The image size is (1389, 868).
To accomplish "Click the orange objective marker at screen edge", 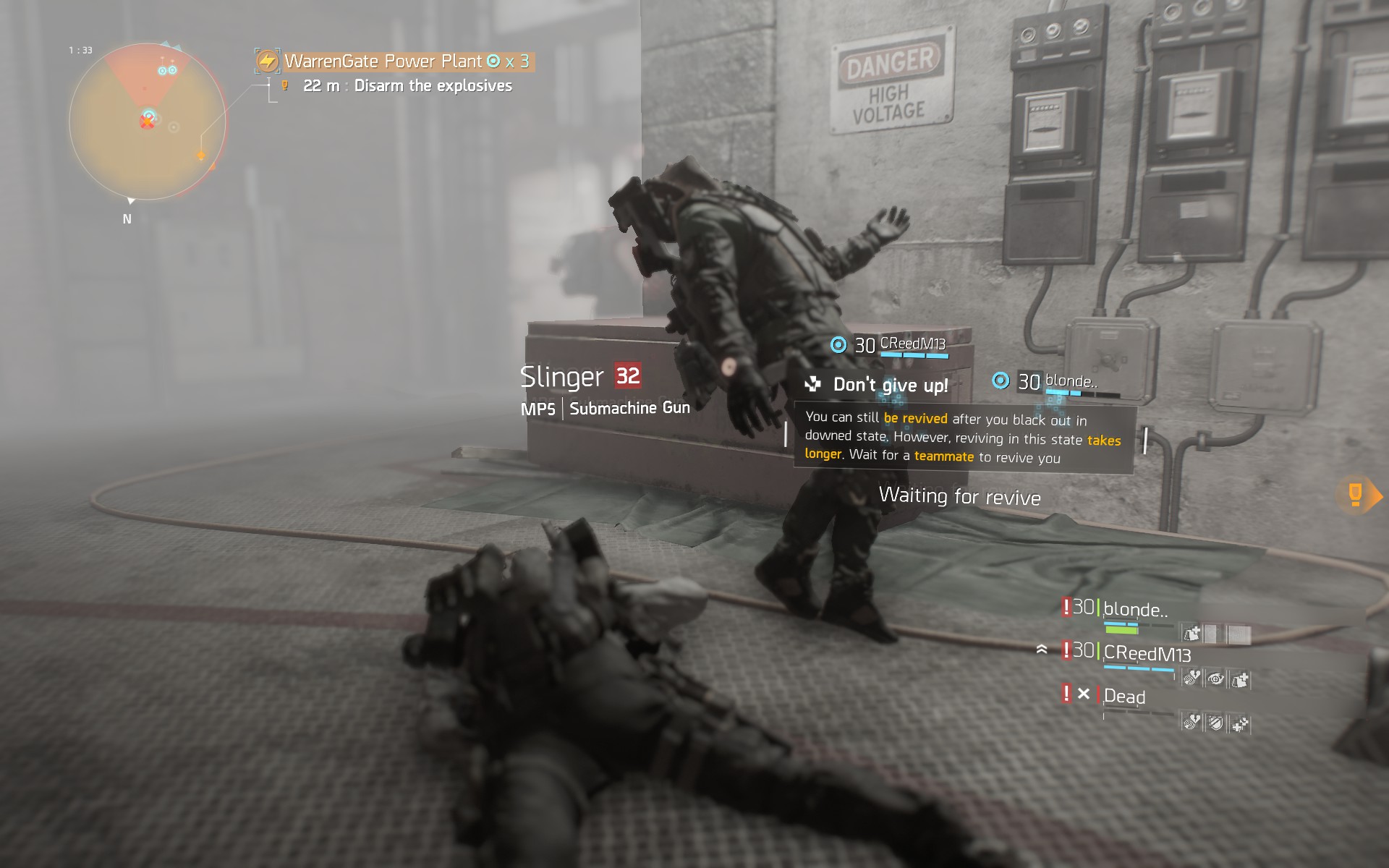I will 1357,495.
